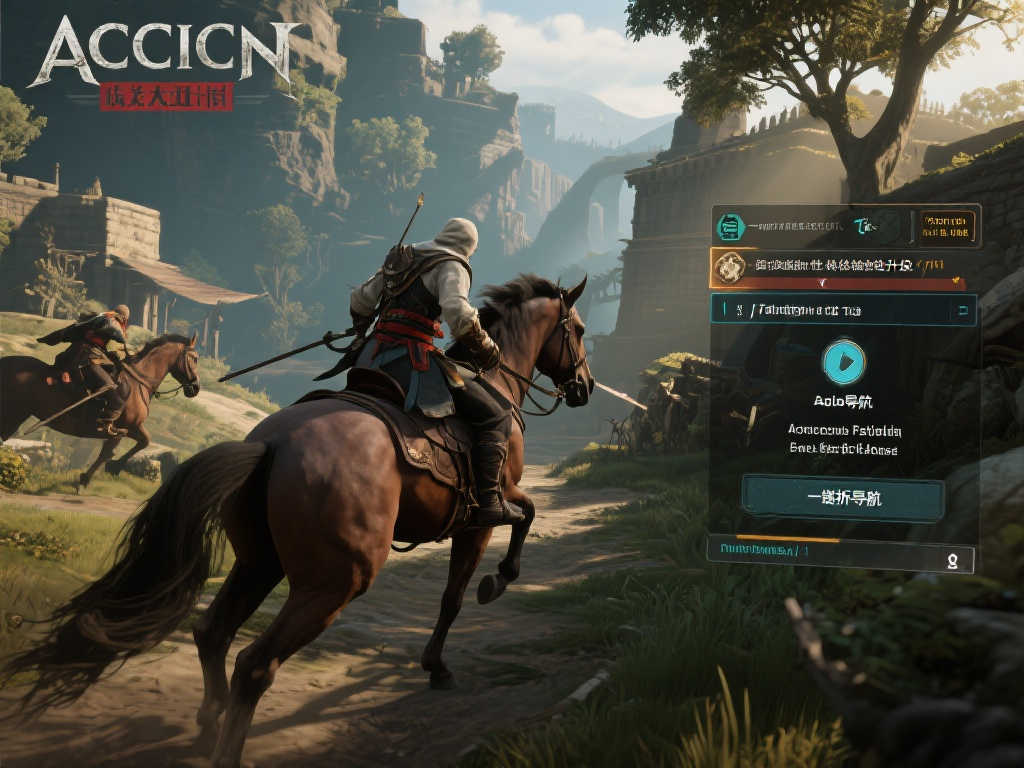The width and height of the screenshot is (1024, 768).
Task: Open the quest row with round emblem
Action: (844, 267)
